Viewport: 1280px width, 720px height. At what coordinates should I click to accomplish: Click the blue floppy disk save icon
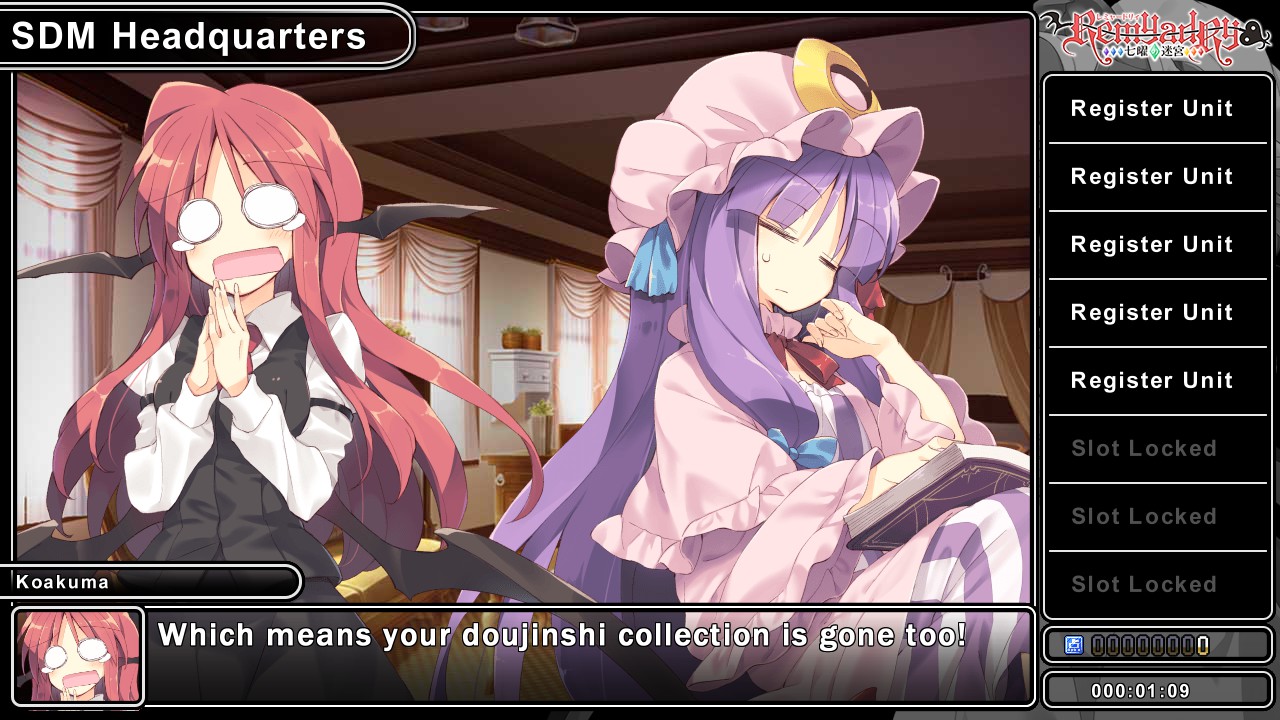1074,645
